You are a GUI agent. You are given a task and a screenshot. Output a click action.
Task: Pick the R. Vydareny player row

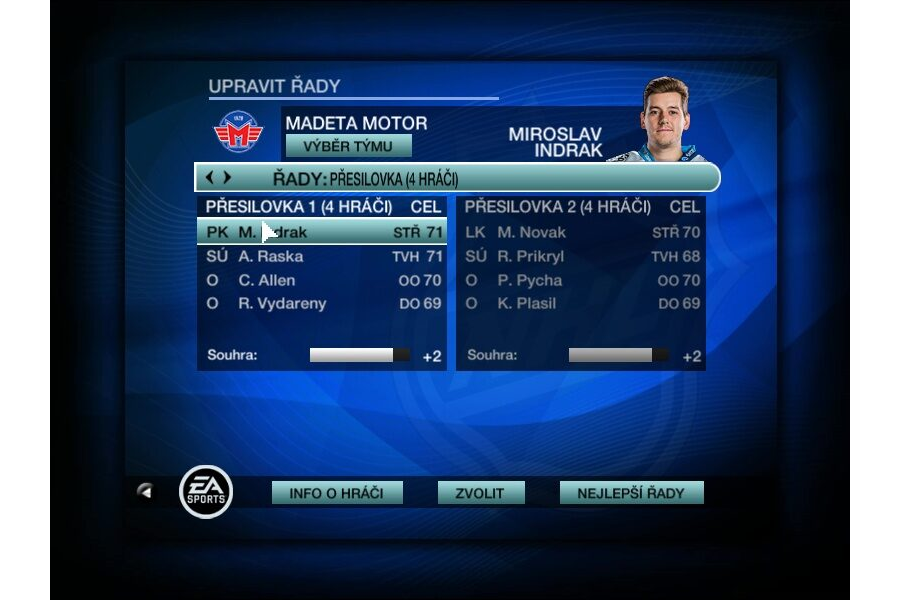(322, 304)
